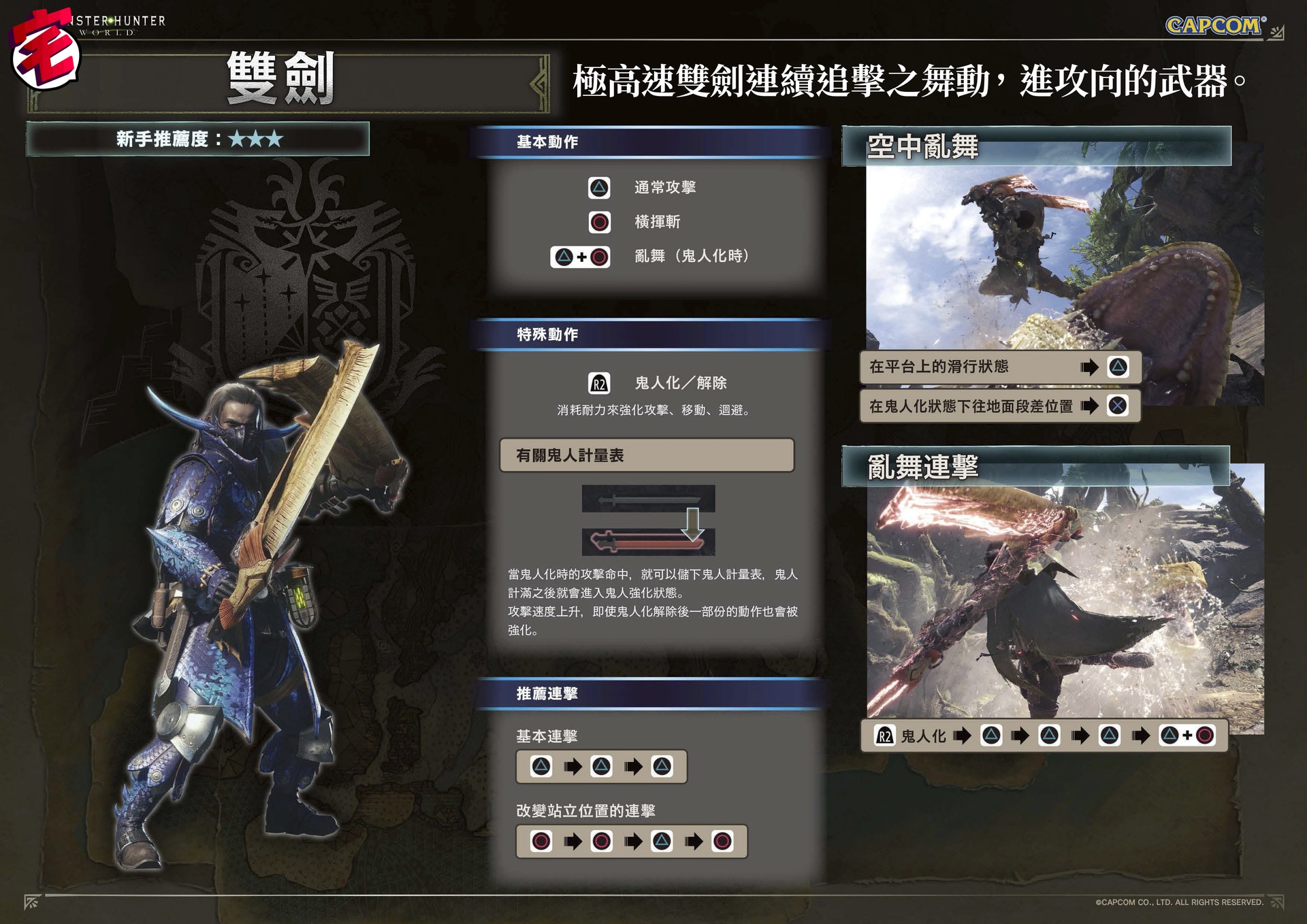Select the 特殊動作 section header
The image size is (1307, 924).
pyautogui.click(x=547, y=335)
